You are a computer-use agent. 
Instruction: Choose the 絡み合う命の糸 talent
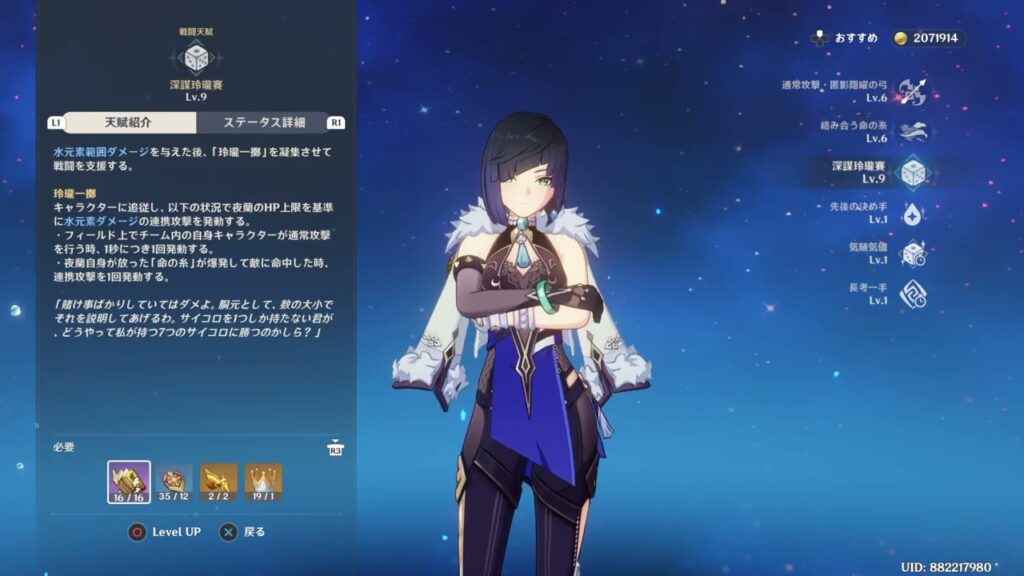click(912, 132)
